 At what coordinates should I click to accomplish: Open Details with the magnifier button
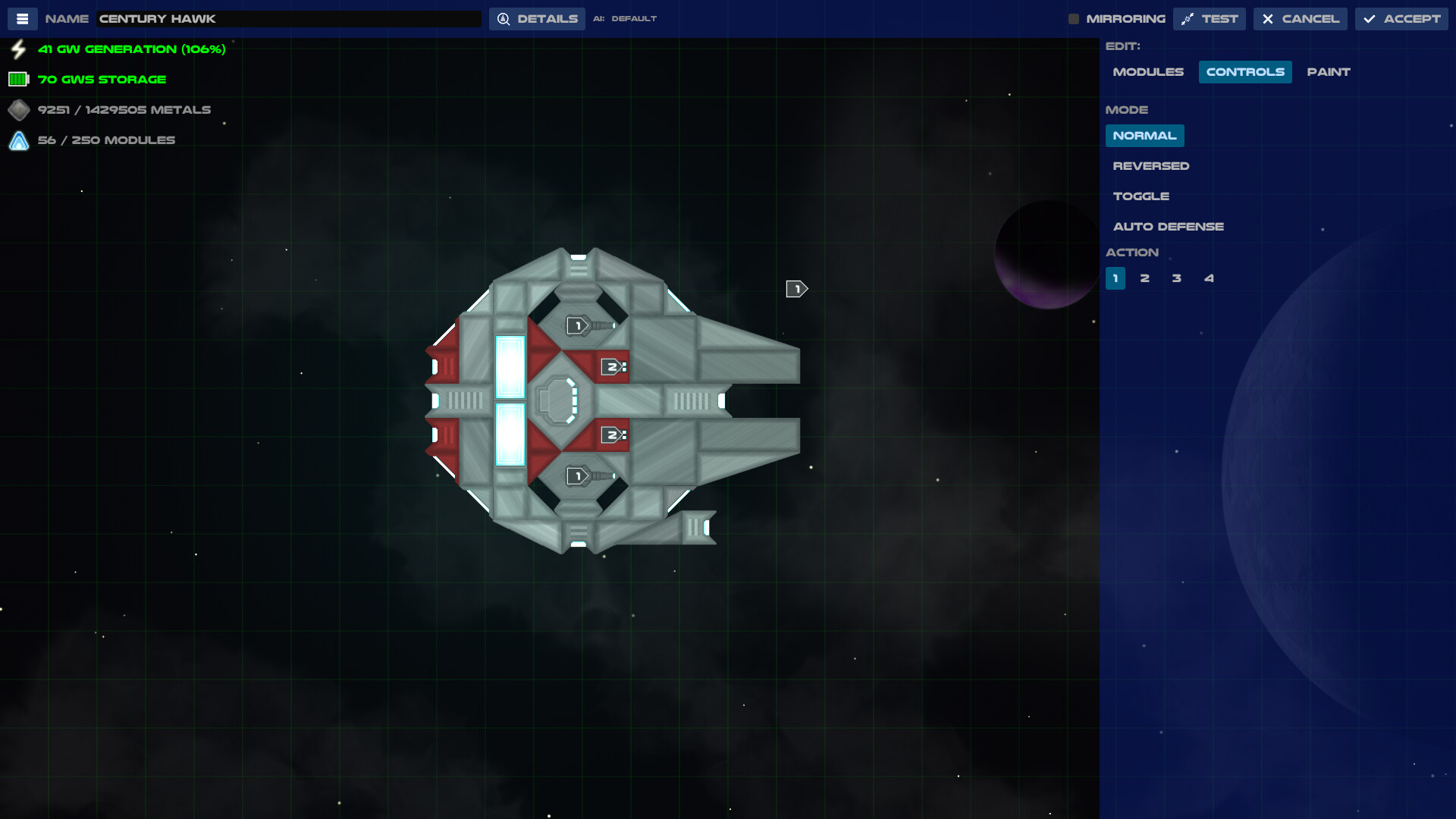point(537,18)
